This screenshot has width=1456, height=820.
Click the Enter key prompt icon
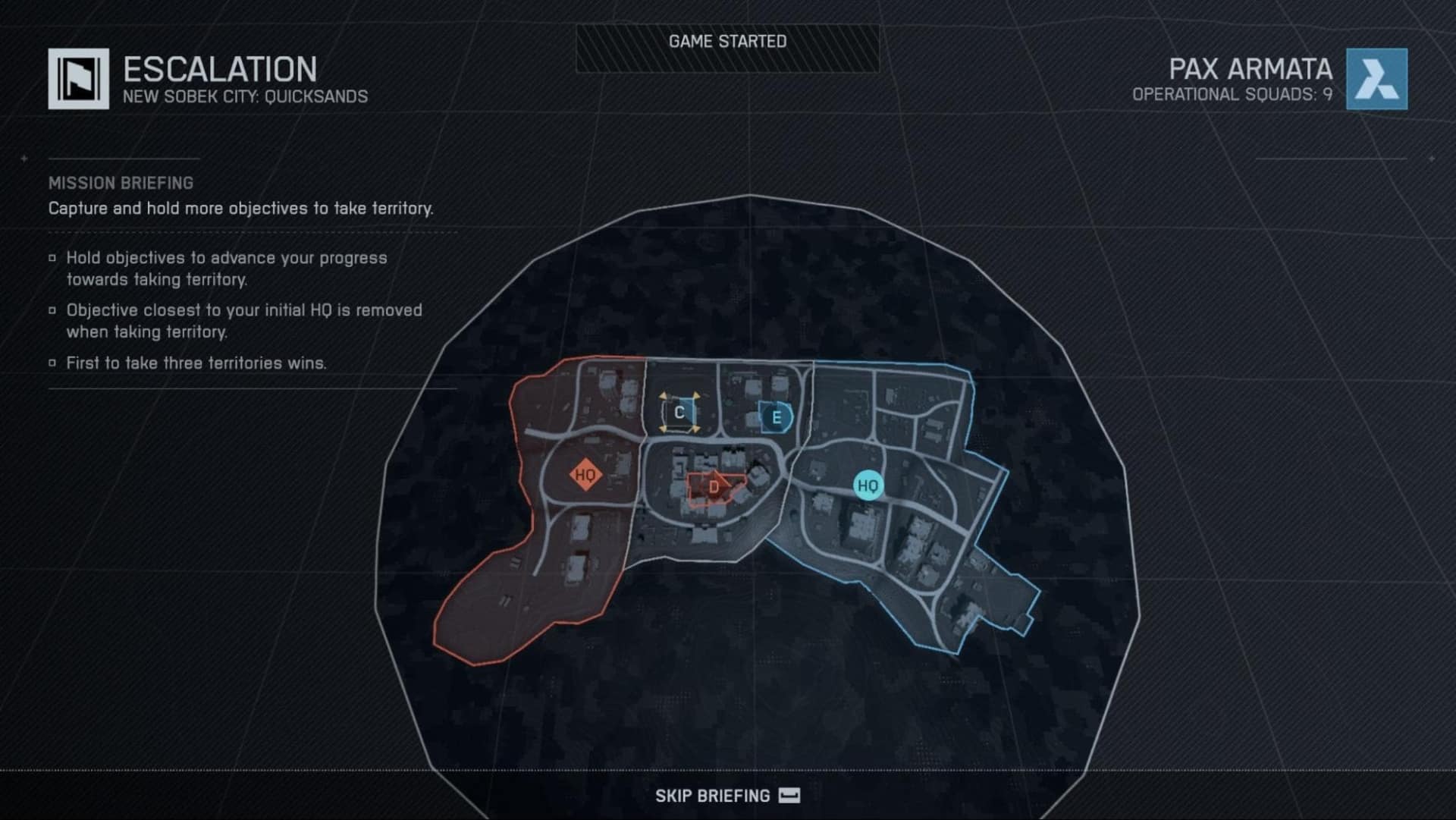pyautogui.click(x=789, y=795)
